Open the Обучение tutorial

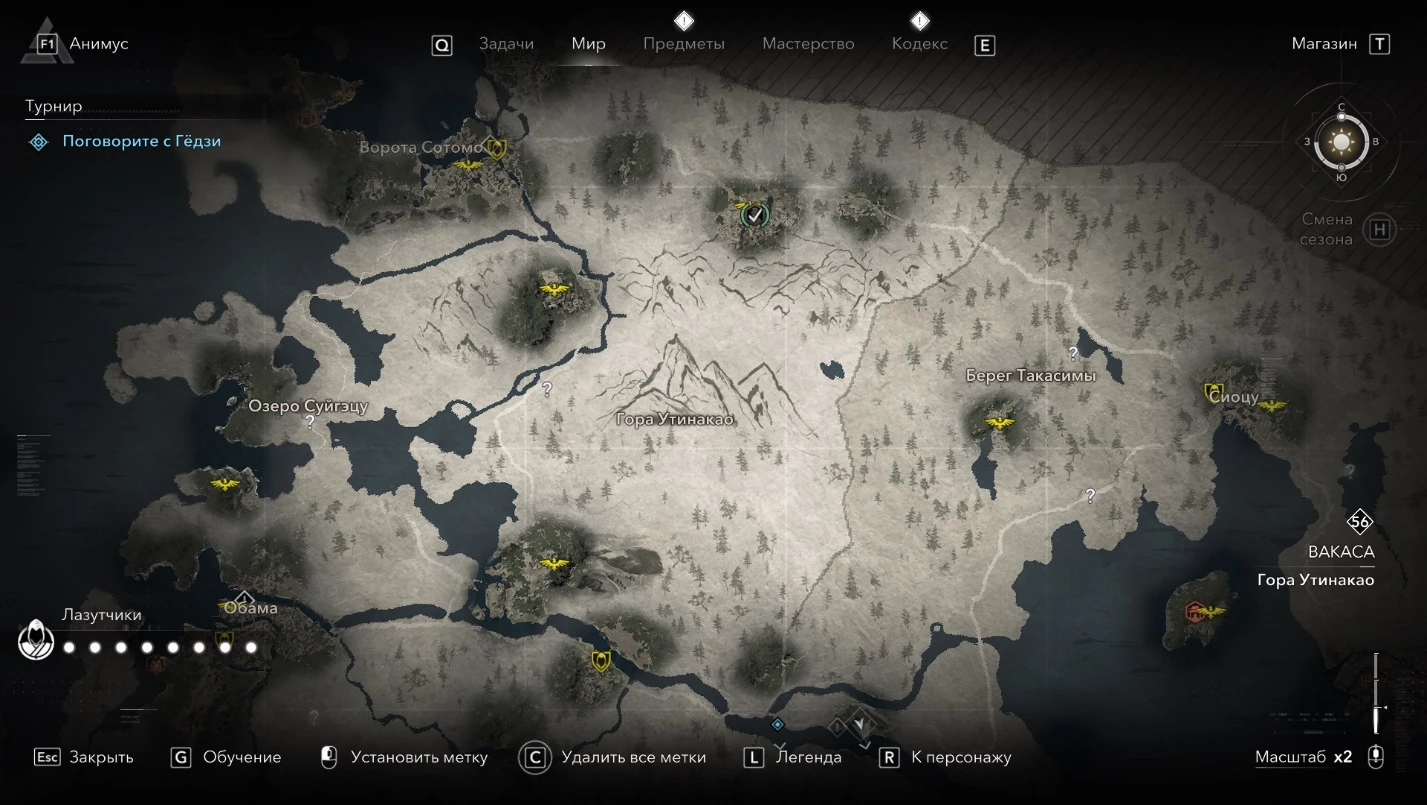point(241,757)
